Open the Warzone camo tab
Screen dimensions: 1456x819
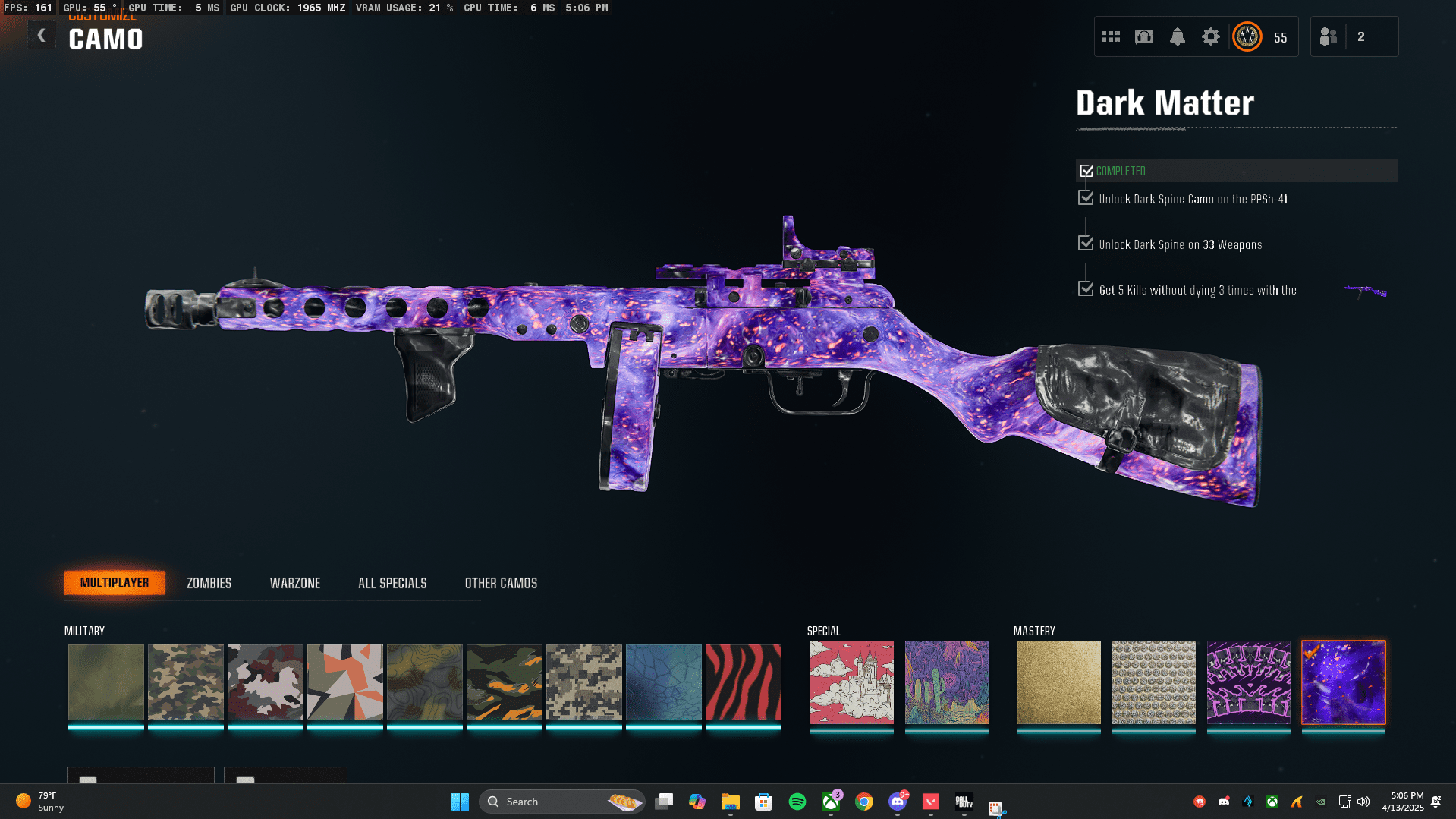(295, 583)
